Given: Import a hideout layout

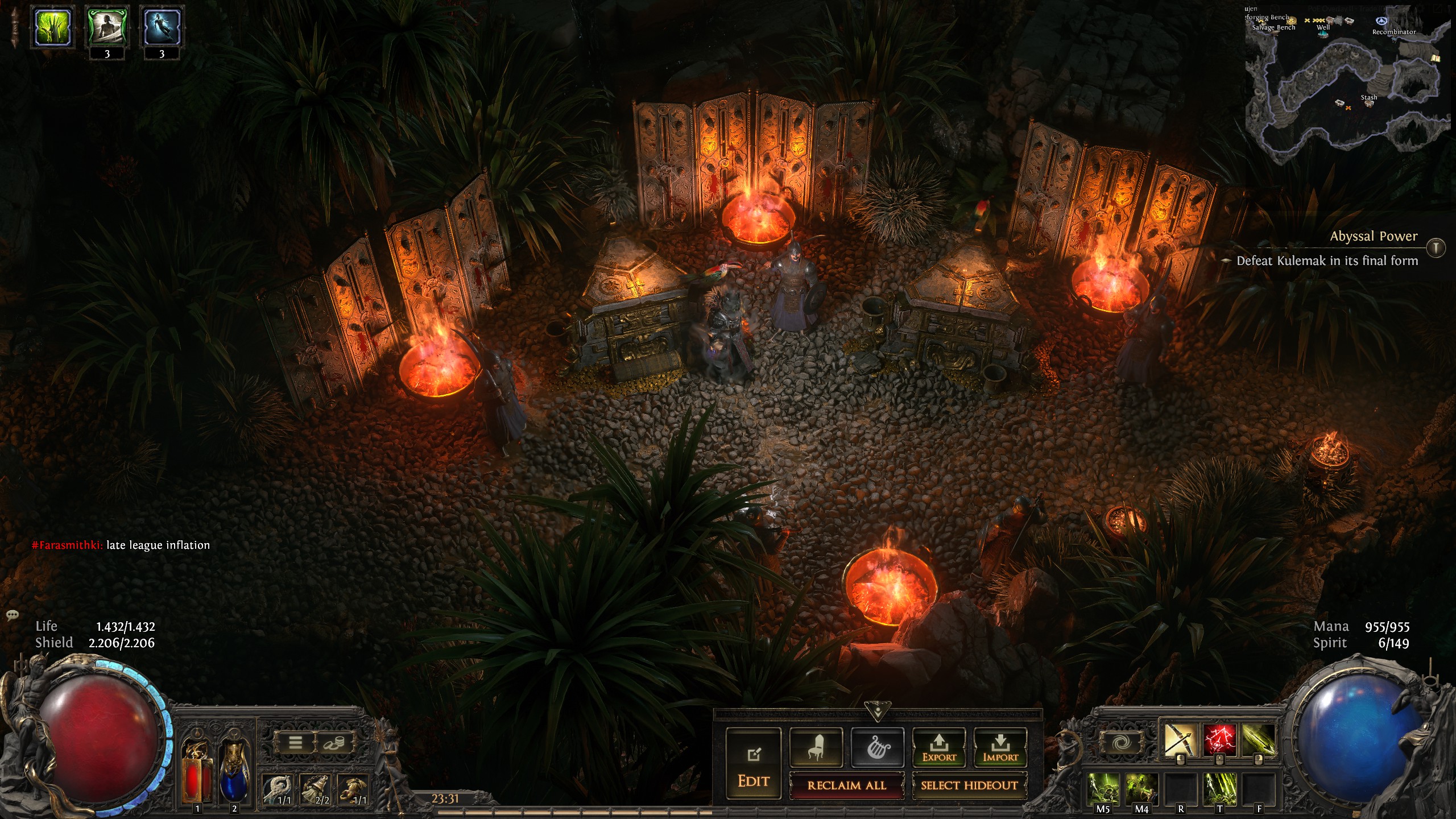Looking at the screenshot, I should 1000,747.
